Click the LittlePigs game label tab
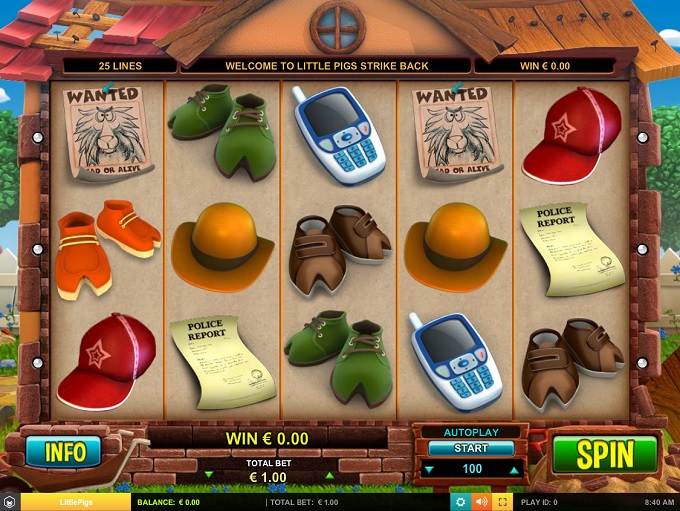This screenshot has width=680, height=511. click(75, 502)
